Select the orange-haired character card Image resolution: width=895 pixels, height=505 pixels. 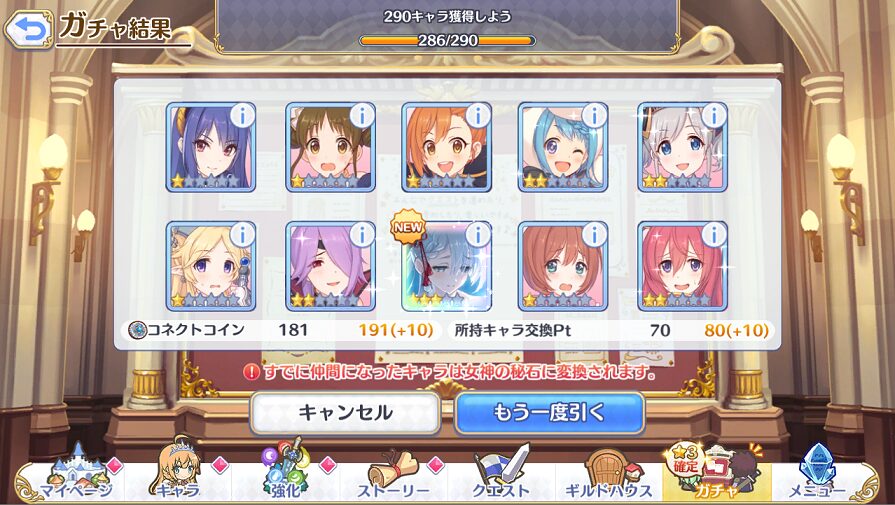click(446, 148)
